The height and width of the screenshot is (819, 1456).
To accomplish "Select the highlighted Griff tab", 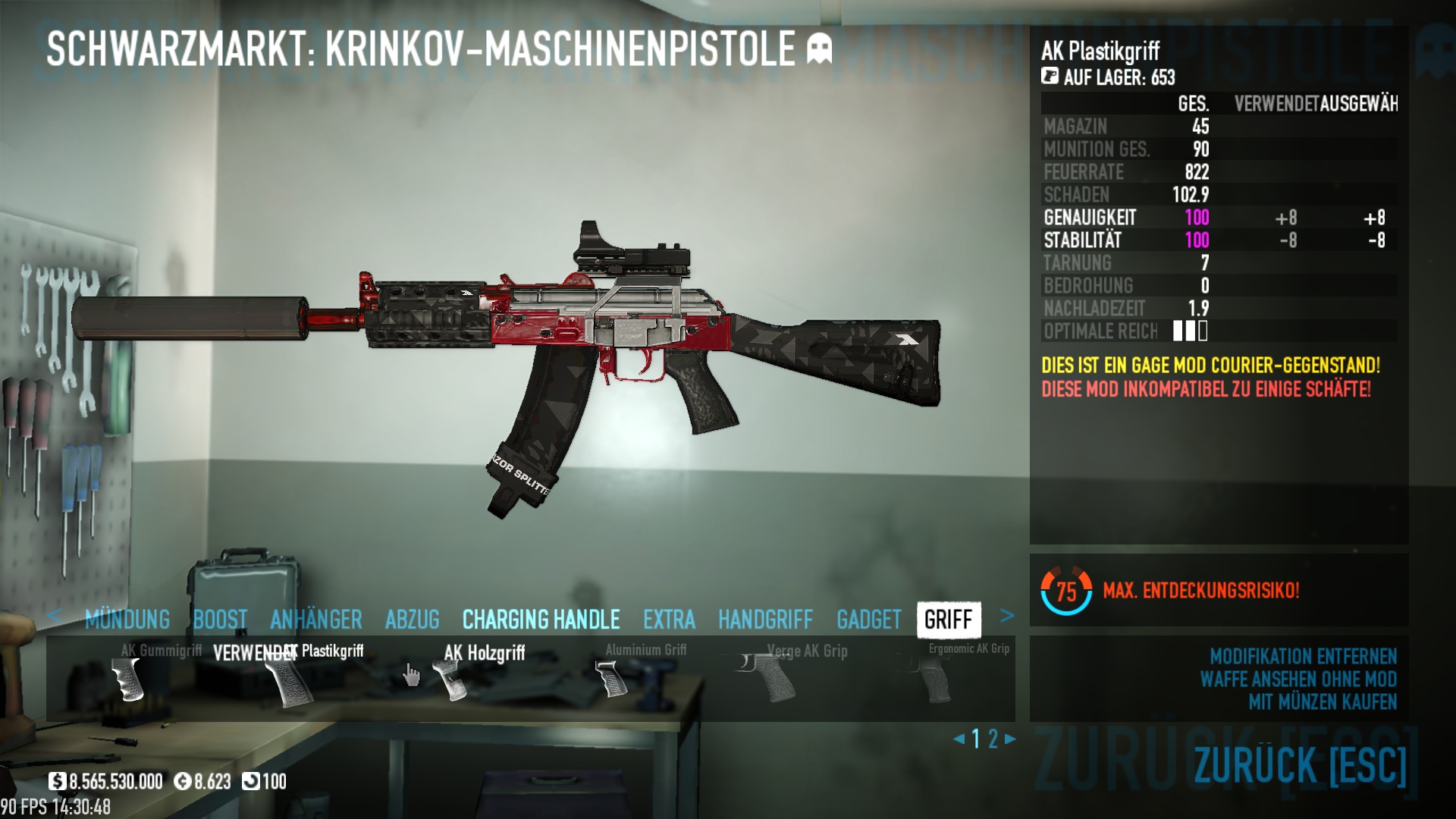I will click(x=948, y=620).
